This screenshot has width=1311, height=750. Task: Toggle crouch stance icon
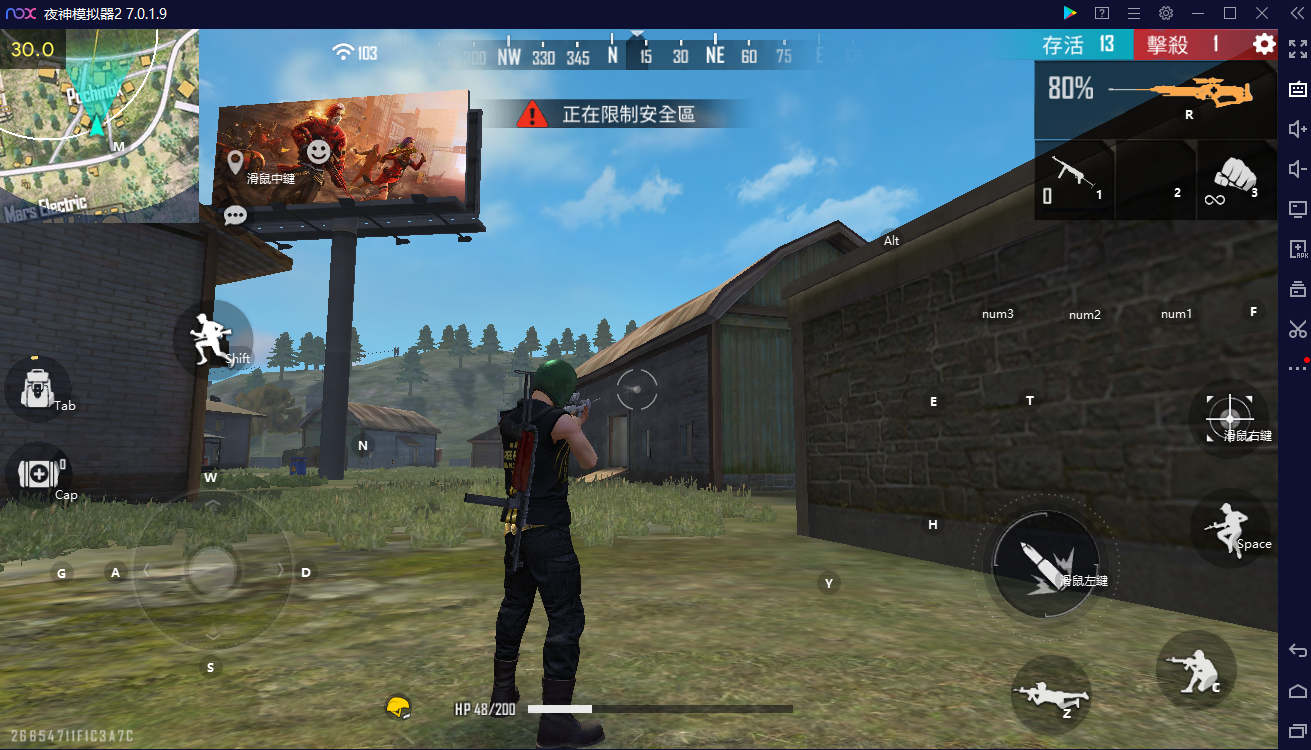coord(1196,670)
